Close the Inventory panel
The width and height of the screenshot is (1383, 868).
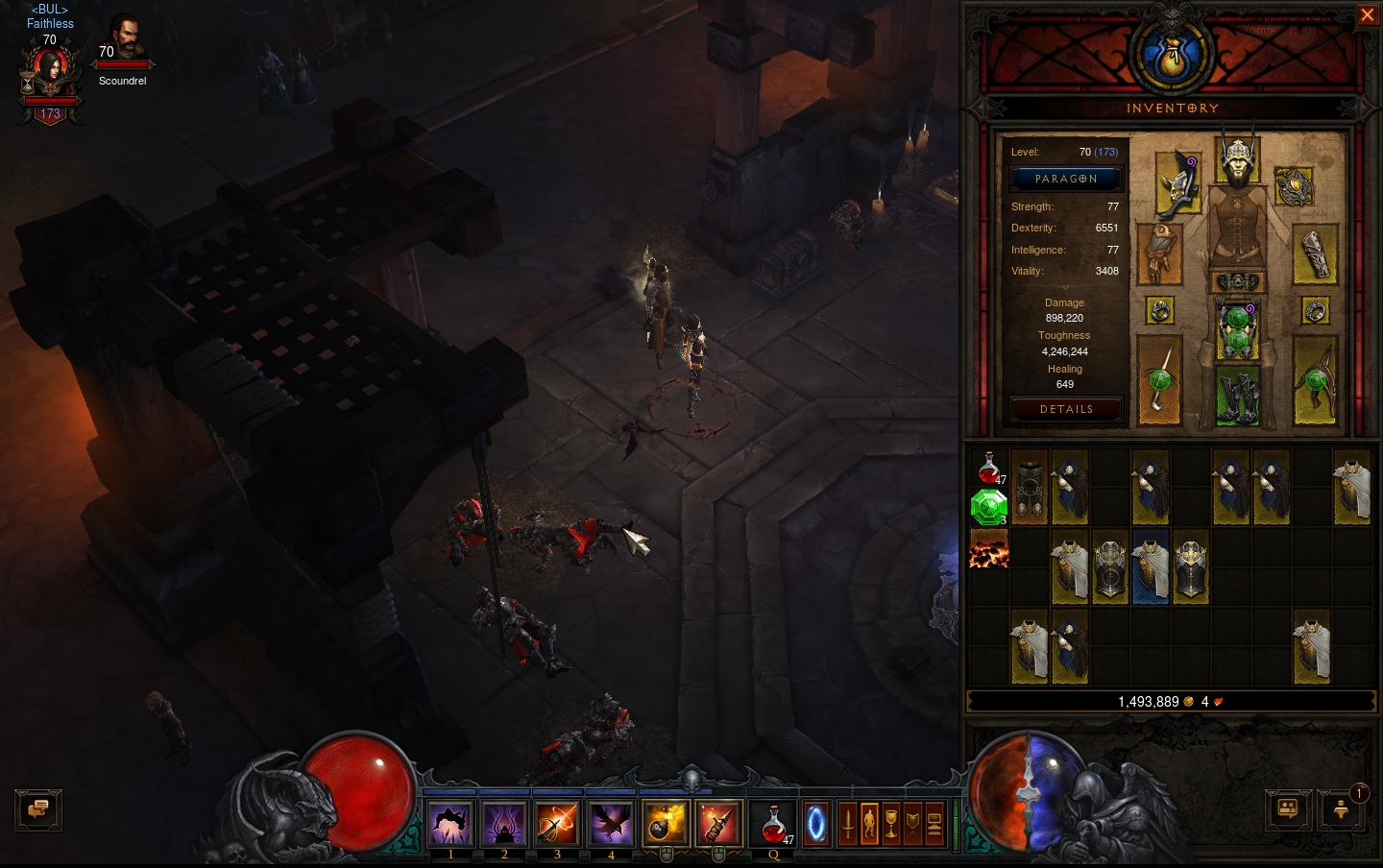click(1367, 15)
